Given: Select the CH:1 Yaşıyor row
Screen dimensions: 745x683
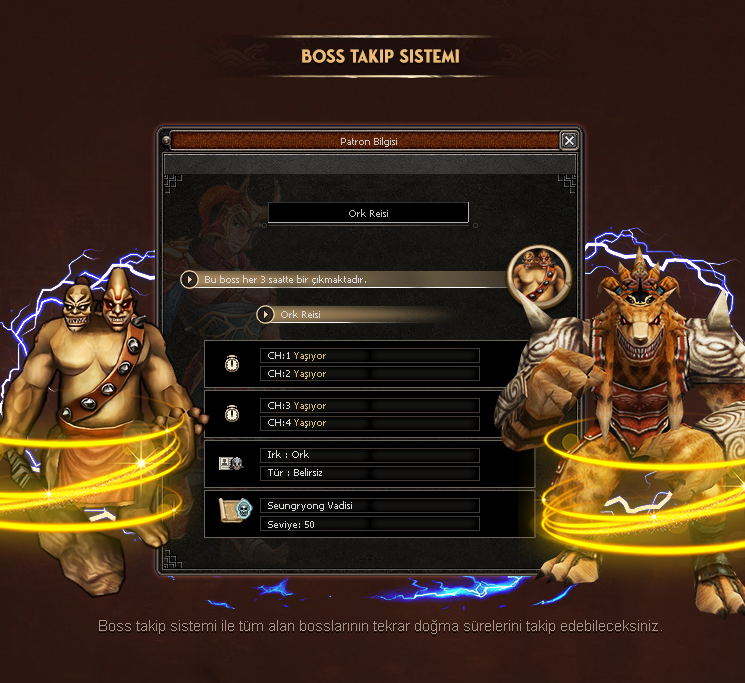Looking at the screenshot, I should (x=369, y=356).
